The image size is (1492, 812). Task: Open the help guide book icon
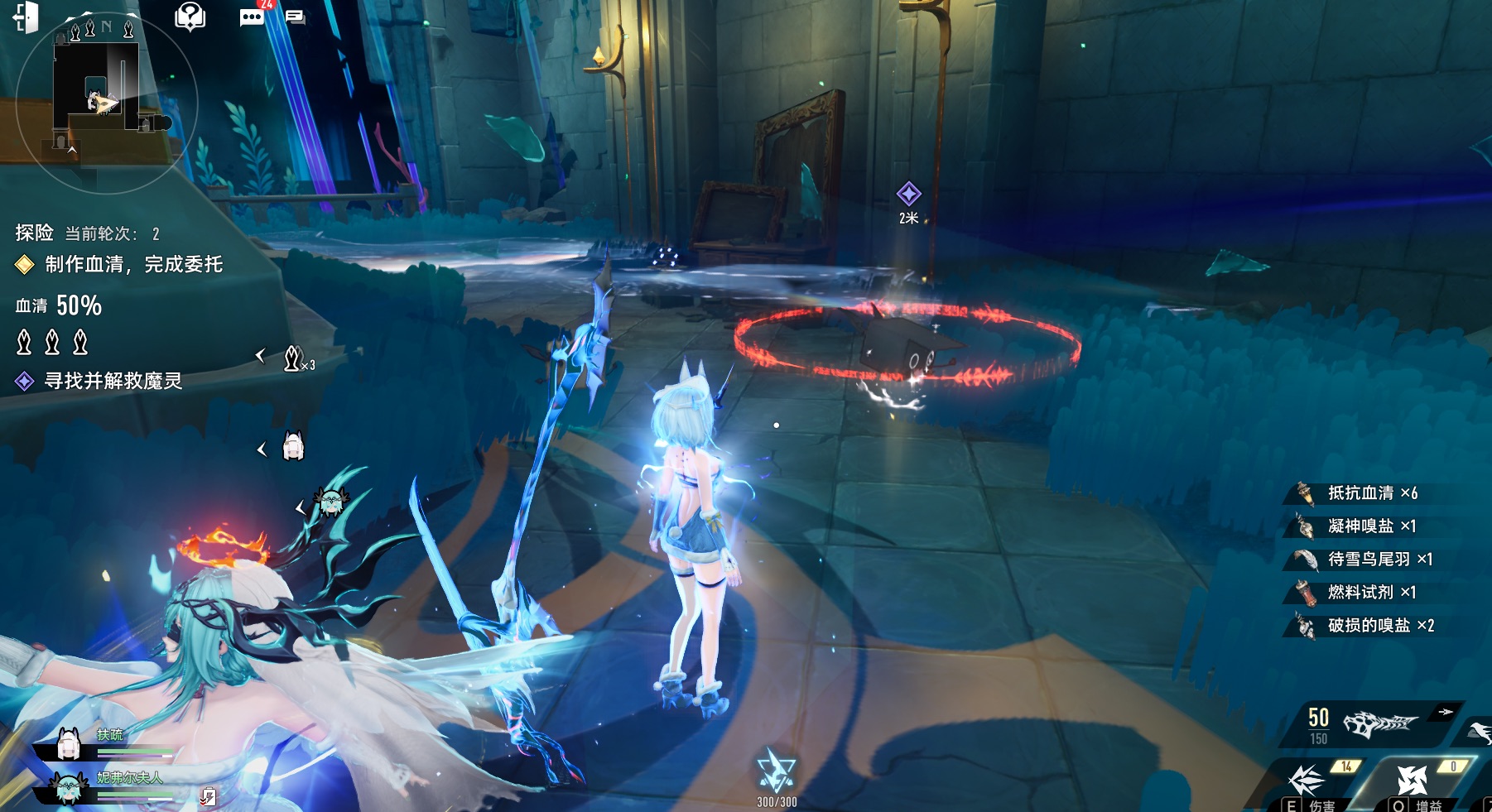(190, 16)
